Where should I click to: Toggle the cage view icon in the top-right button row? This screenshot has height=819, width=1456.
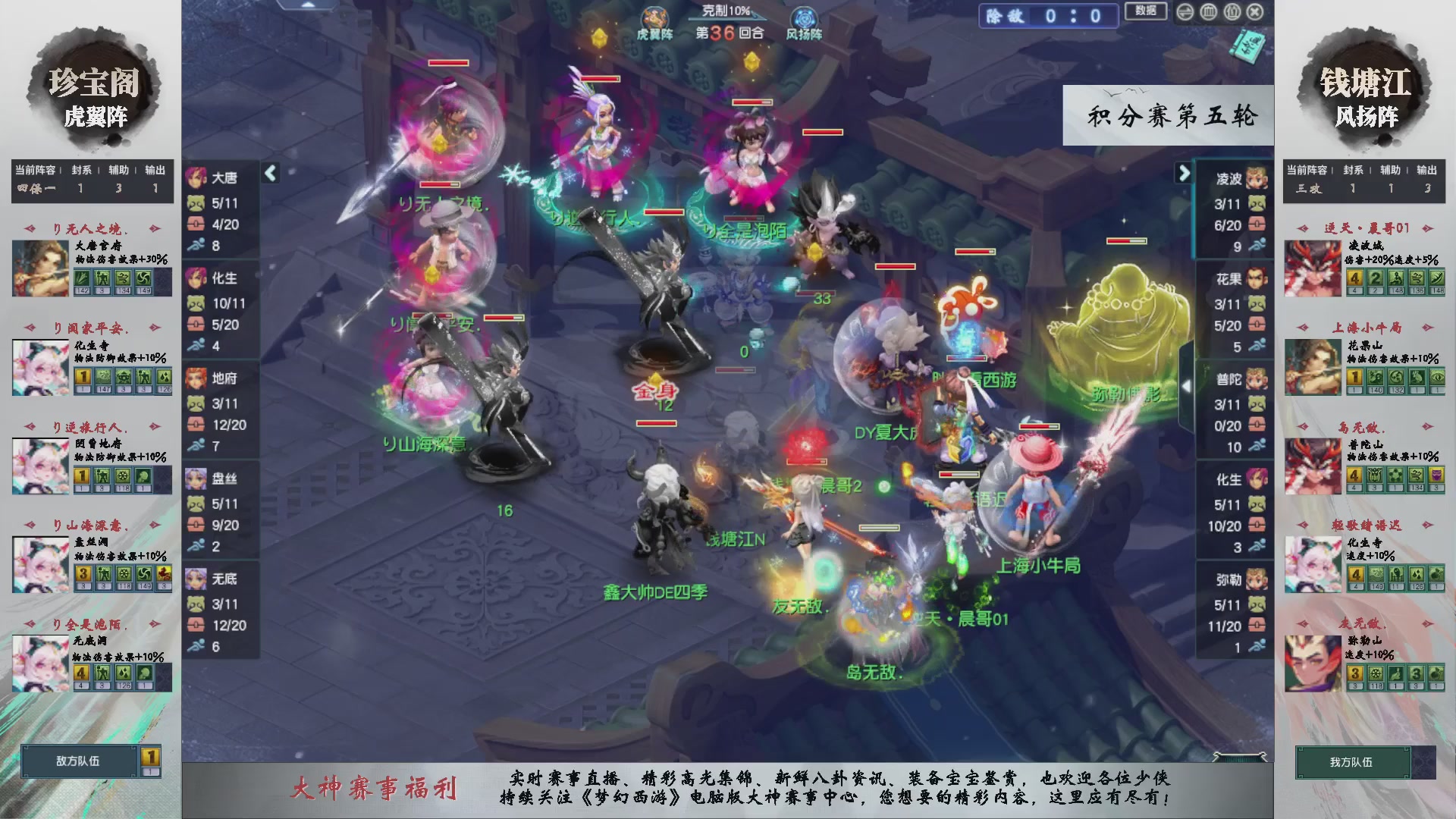1207,12
